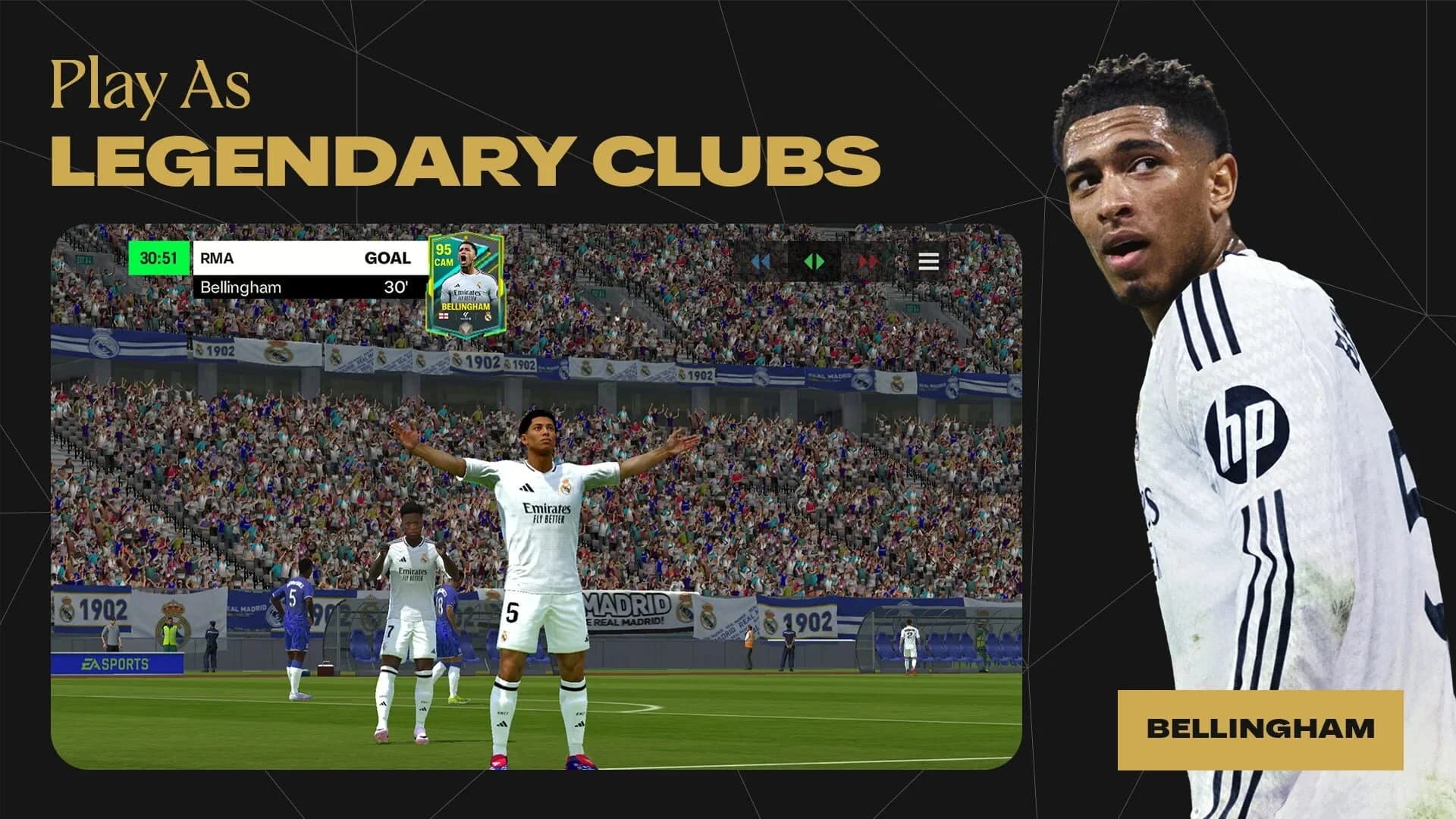Image resolution: width=1456 pixels, height=819 pixels.
Task: Toggle the replay rewind direction
Action: point(763,262)
